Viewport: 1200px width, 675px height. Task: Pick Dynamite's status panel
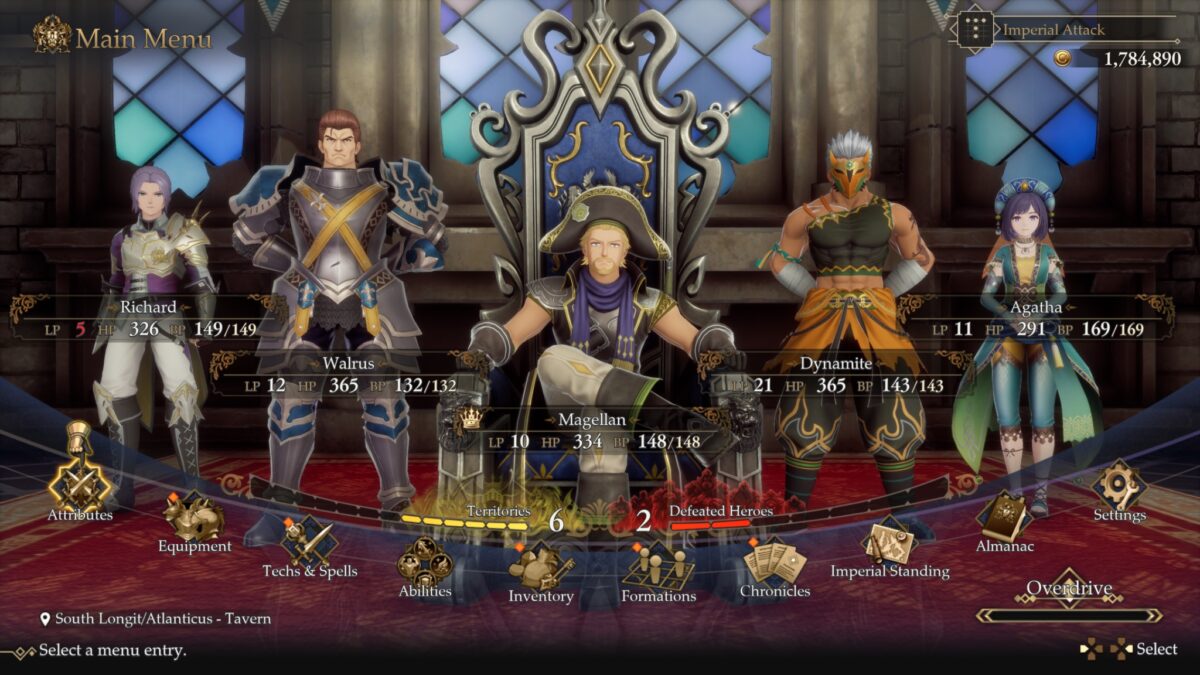coord(836,374)
